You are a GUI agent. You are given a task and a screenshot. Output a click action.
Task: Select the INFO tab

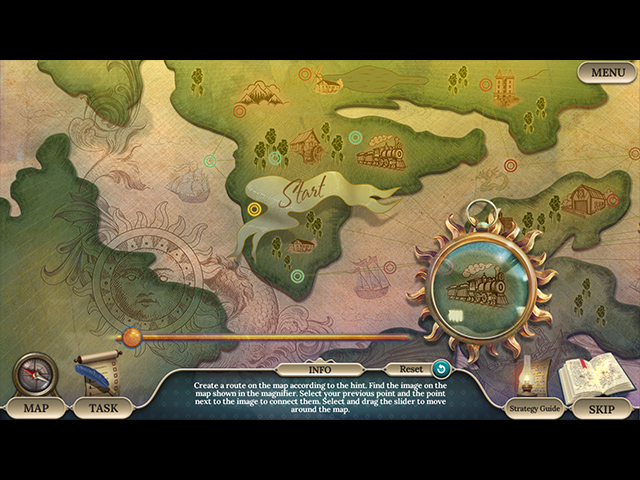point(319,369)
